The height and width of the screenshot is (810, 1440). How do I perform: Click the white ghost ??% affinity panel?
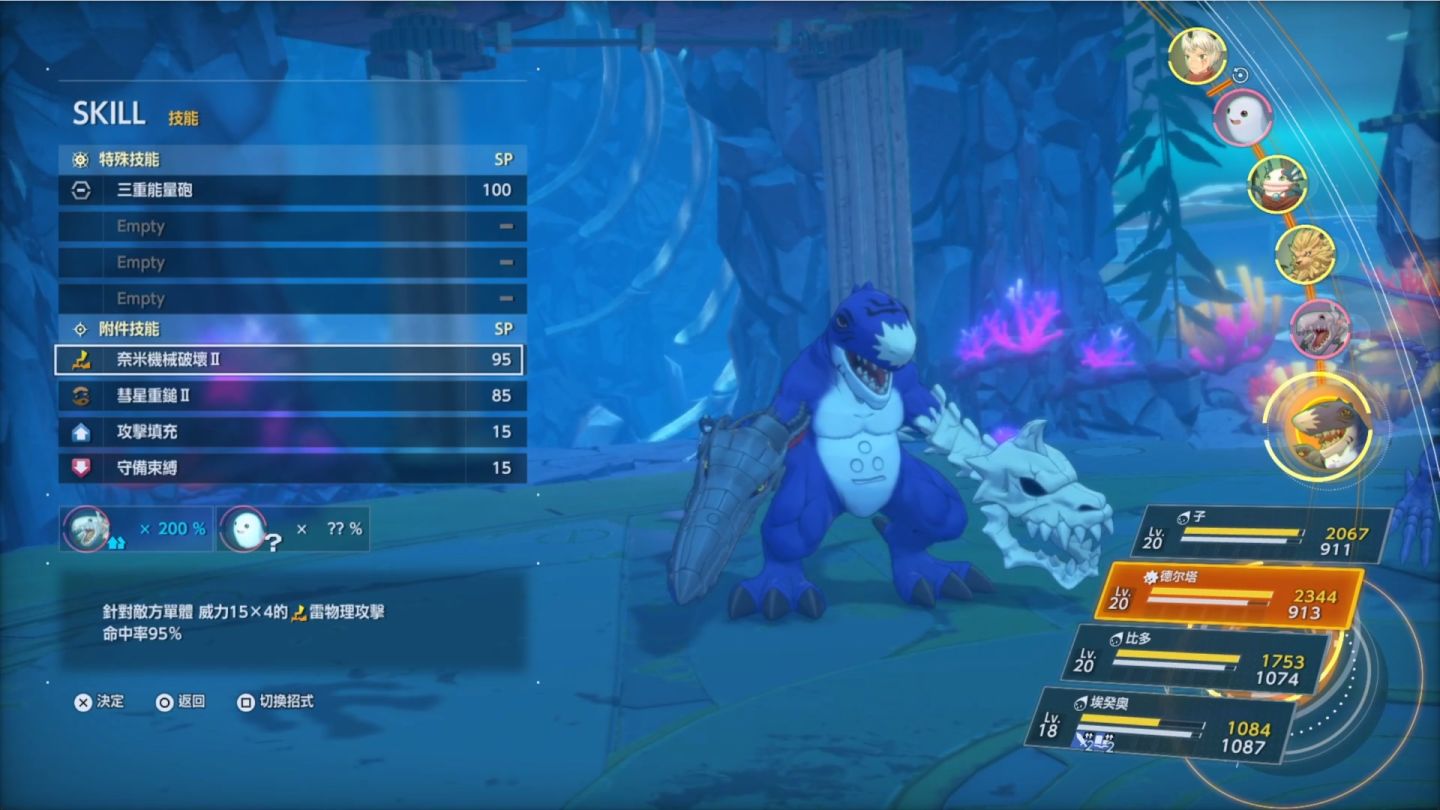tap(292, 528)
